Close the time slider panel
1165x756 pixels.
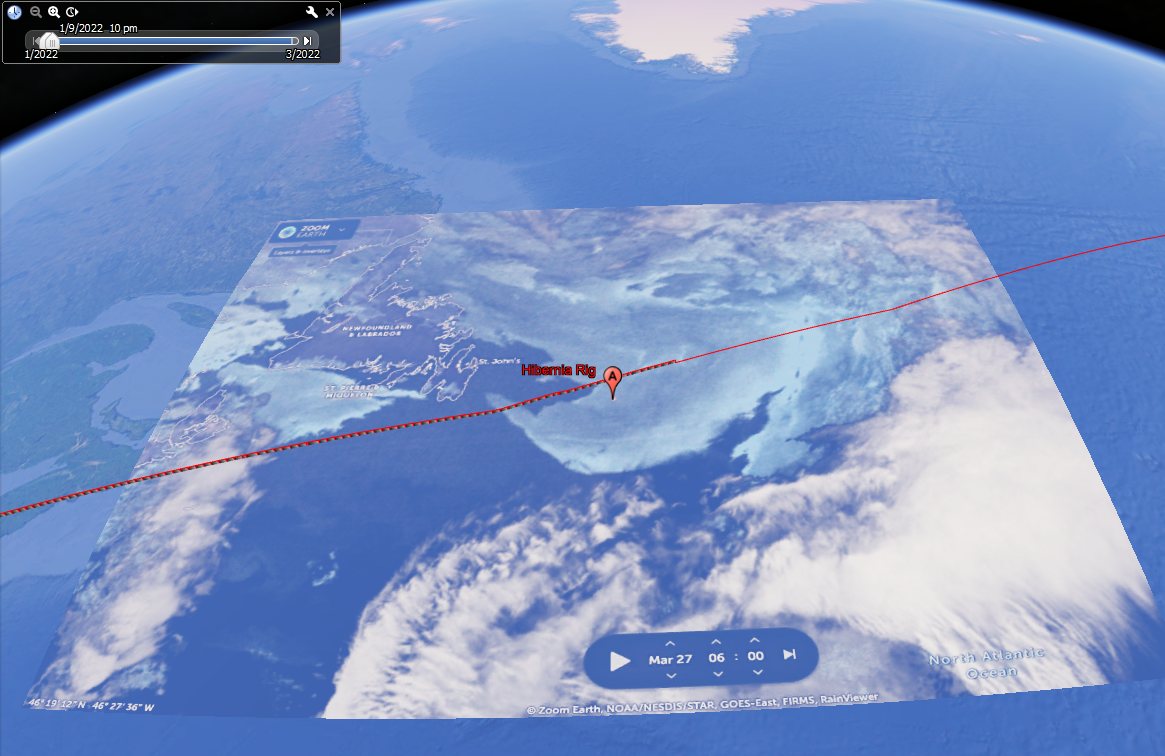[x=330, y=12]
